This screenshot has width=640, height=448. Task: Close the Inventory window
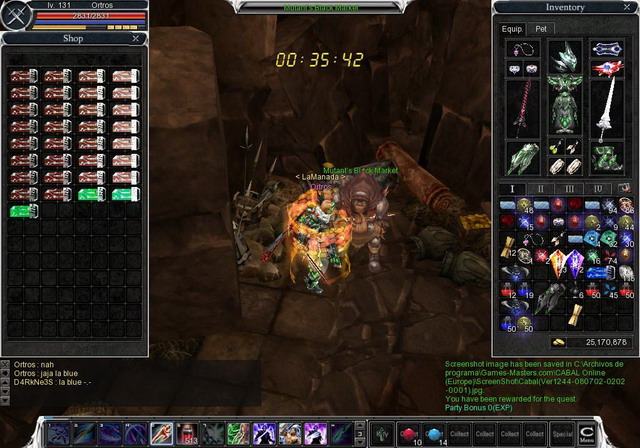click(x=627, y=8)
